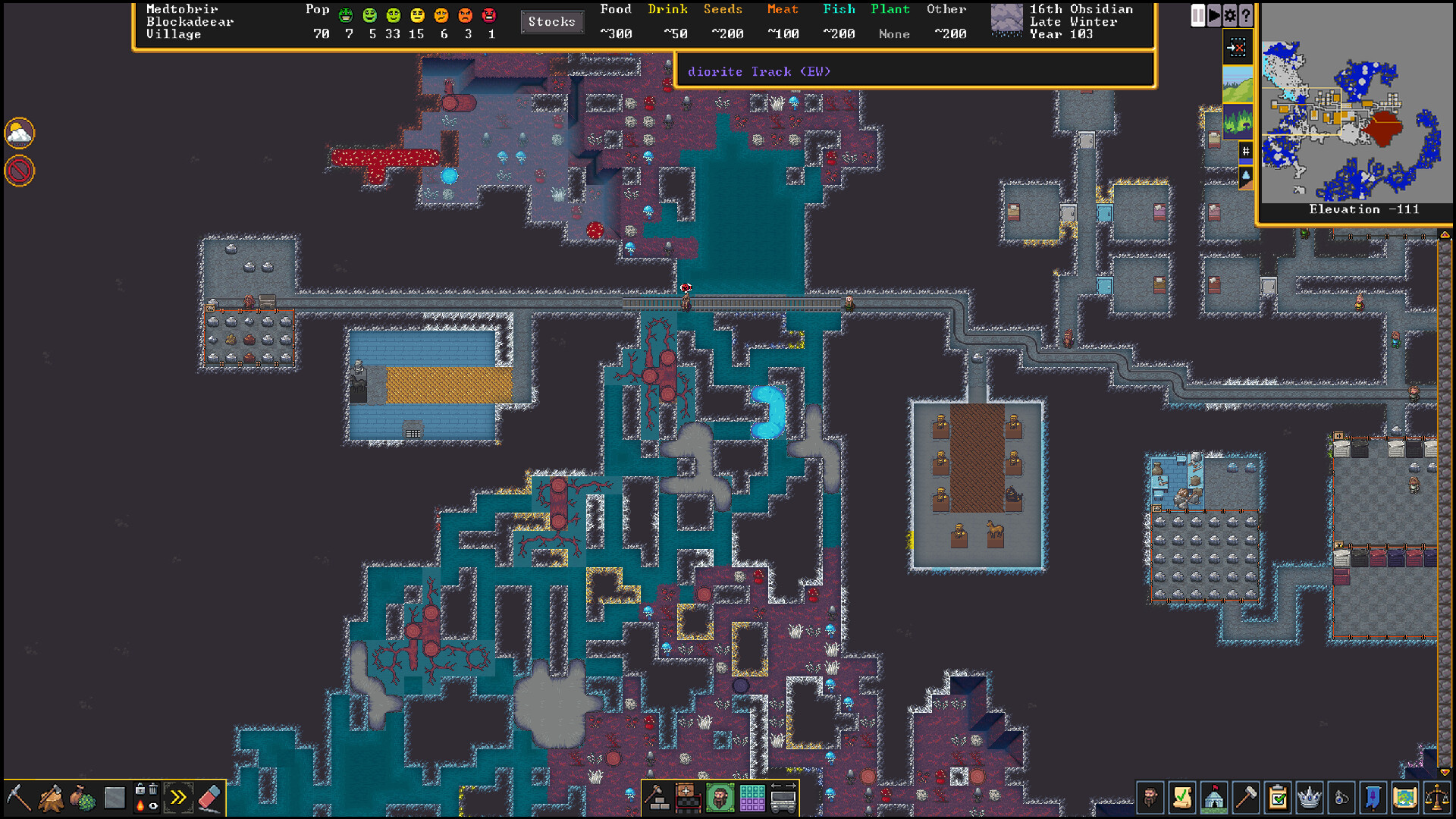Open help with the question mark button
Screen dimensions: 1456x819
click(1246, 15)
